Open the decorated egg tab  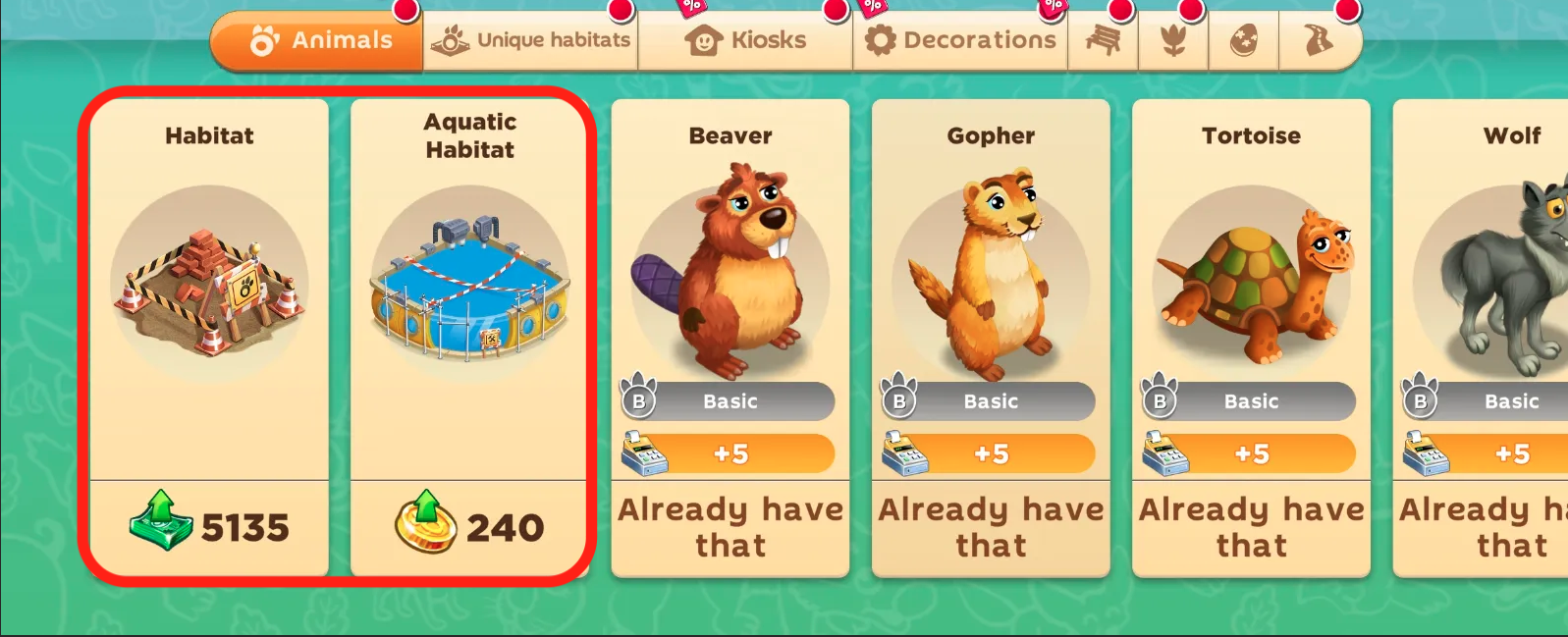(1244, 41)
